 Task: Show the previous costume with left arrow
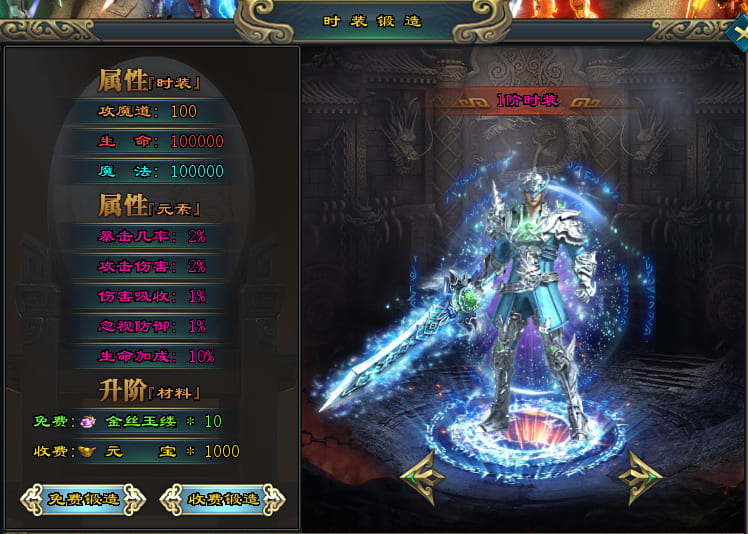point(421,478)
